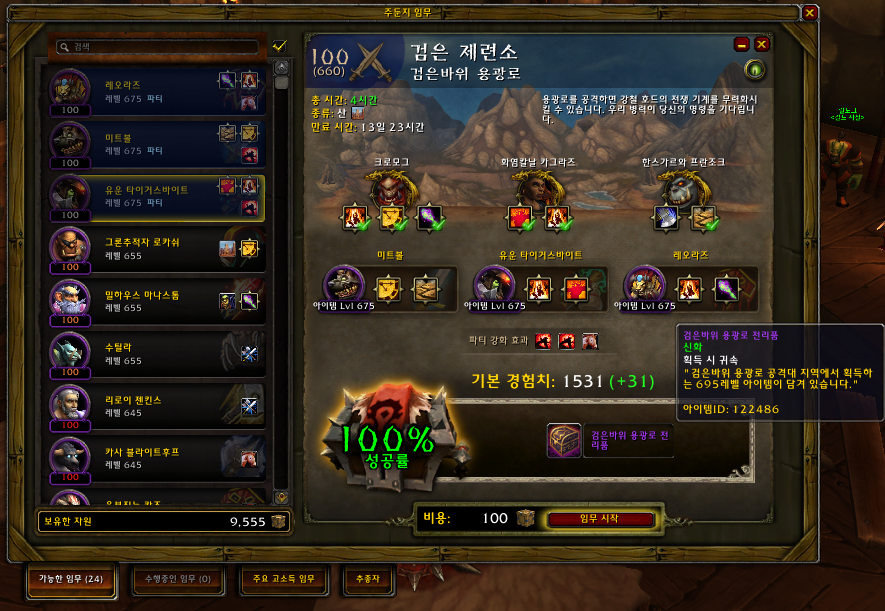
Task: Pick follower 카사 블라이트후프 from the list
Action: coord(155,459)
